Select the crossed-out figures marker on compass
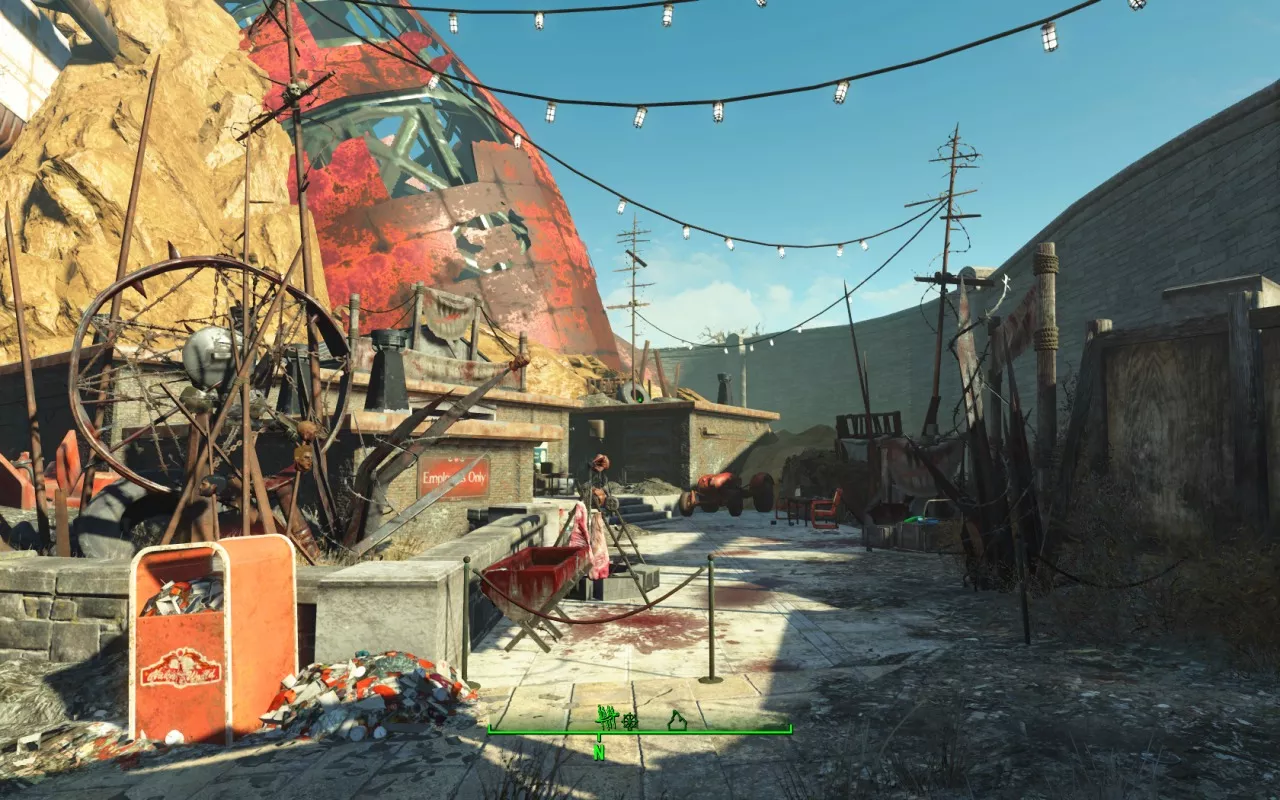This screenshot has width=1280, height=800. (x=605, y=716)
